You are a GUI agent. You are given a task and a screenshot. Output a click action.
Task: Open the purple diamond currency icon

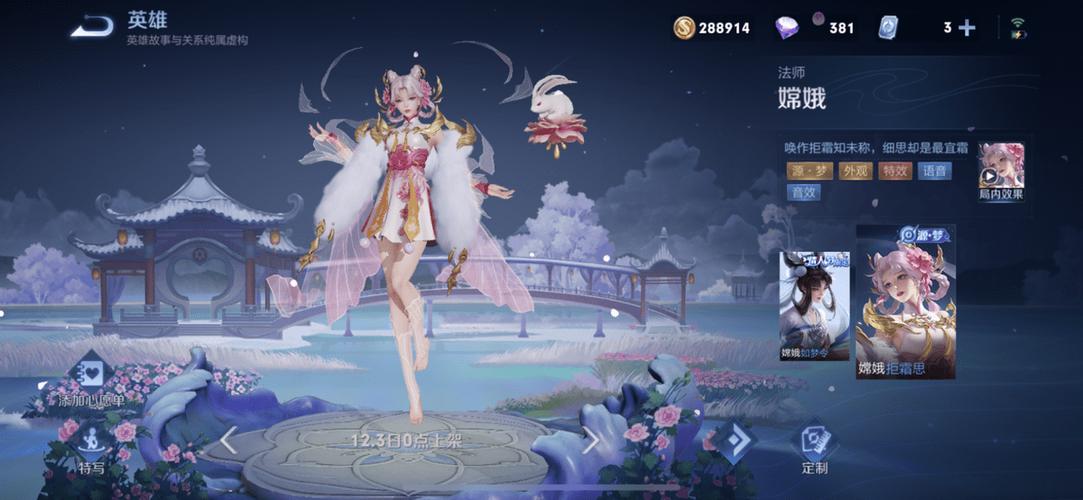click(787, 28)
